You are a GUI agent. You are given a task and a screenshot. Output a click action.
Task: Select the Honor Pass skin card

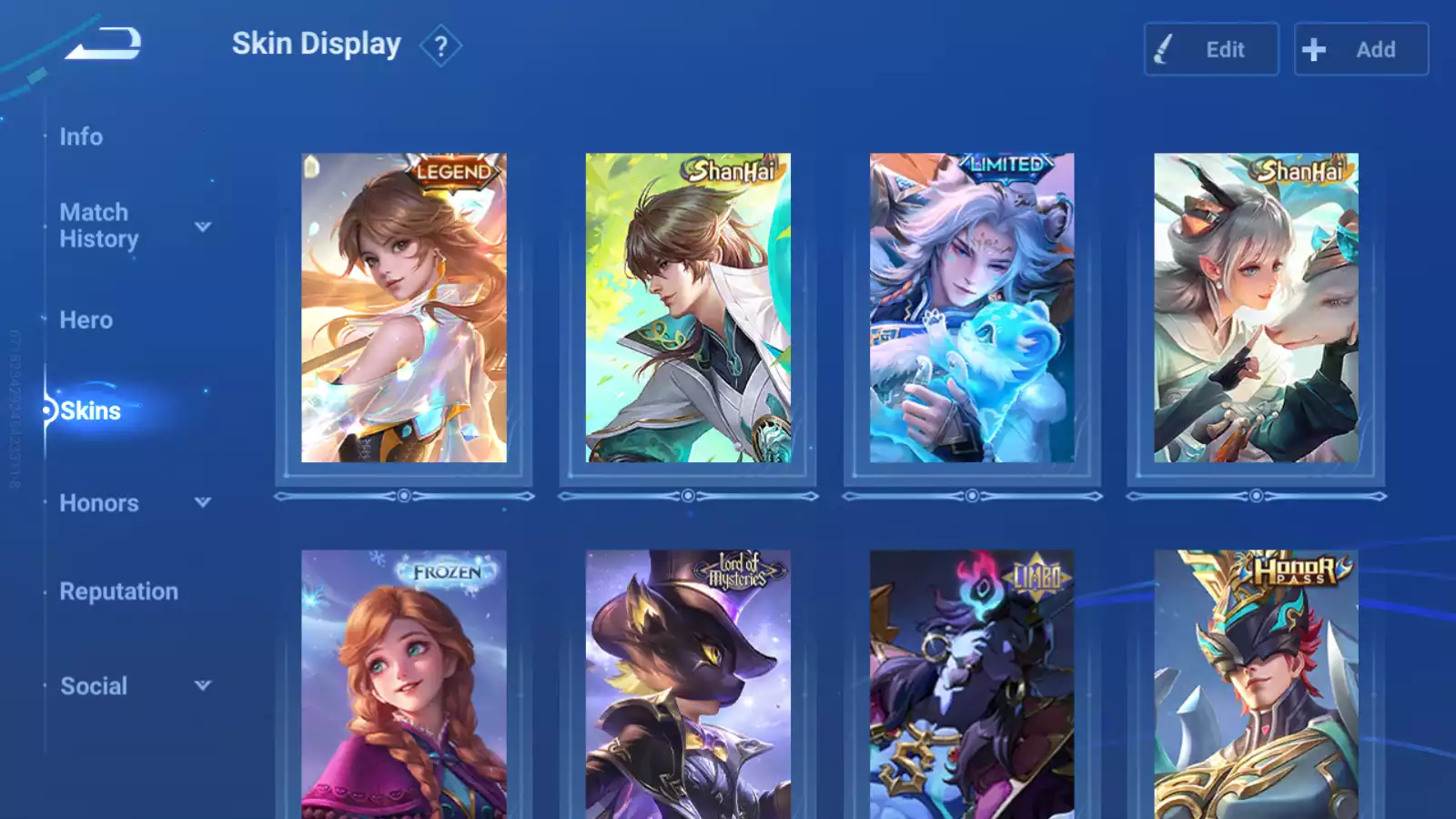pyautogui.click(x=1256, y=684)
